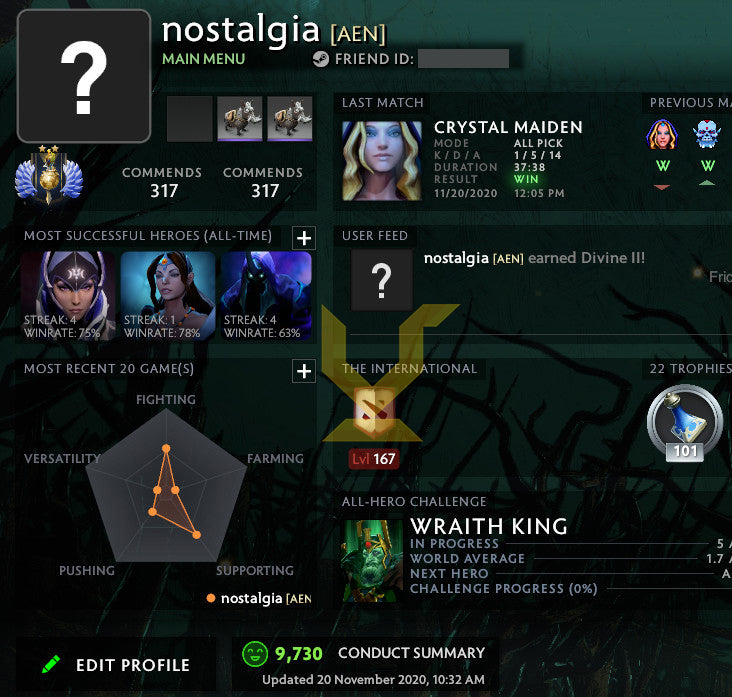Image resolution: width=732 pixels, height=697 pixels.
Task: Open the previous match Lich icon
Action: (x=707, y=135)
